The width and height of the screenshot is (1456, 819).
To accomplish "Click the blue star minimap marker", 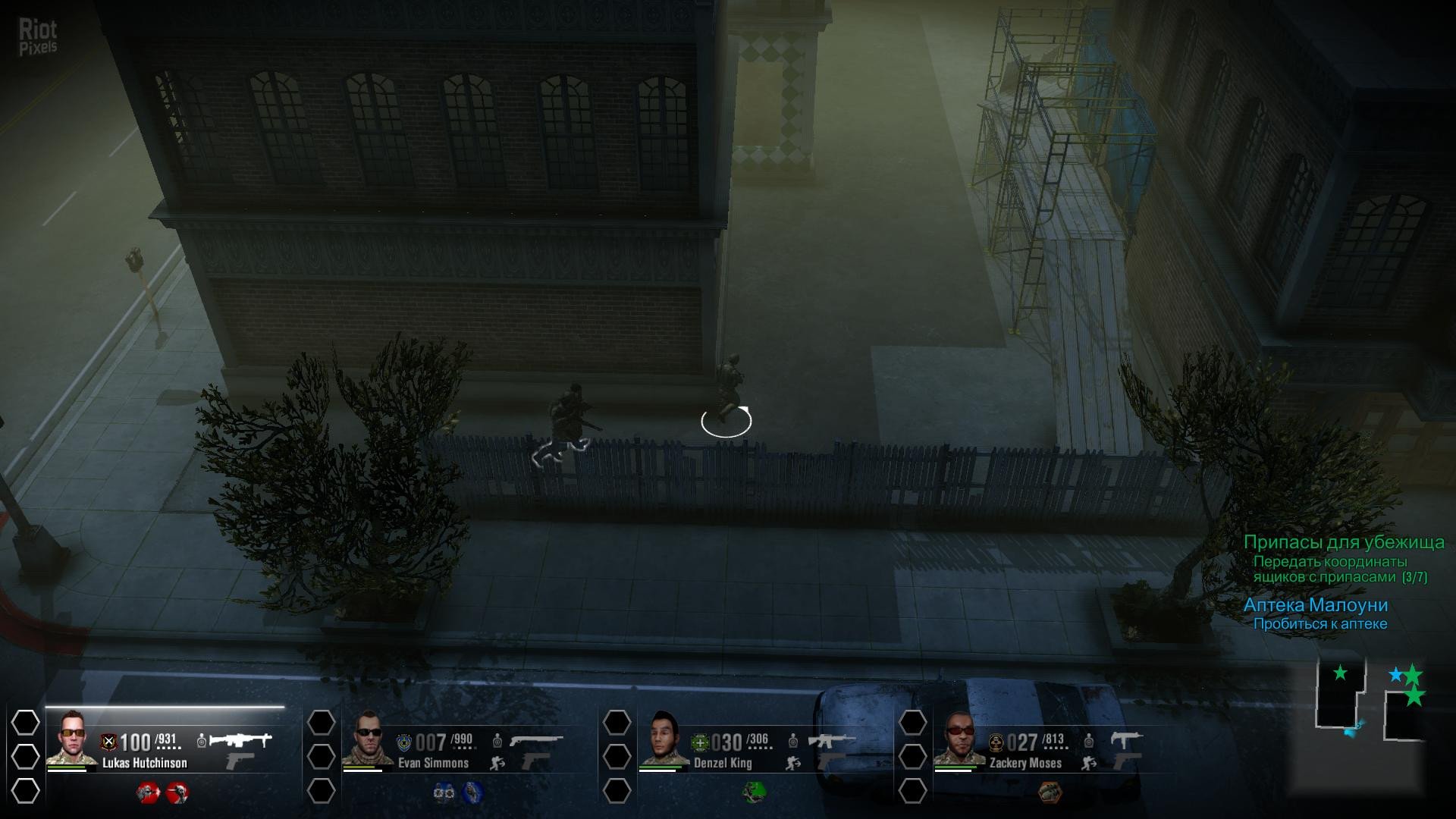I will pyautogui.click(x=1395, y=674).
